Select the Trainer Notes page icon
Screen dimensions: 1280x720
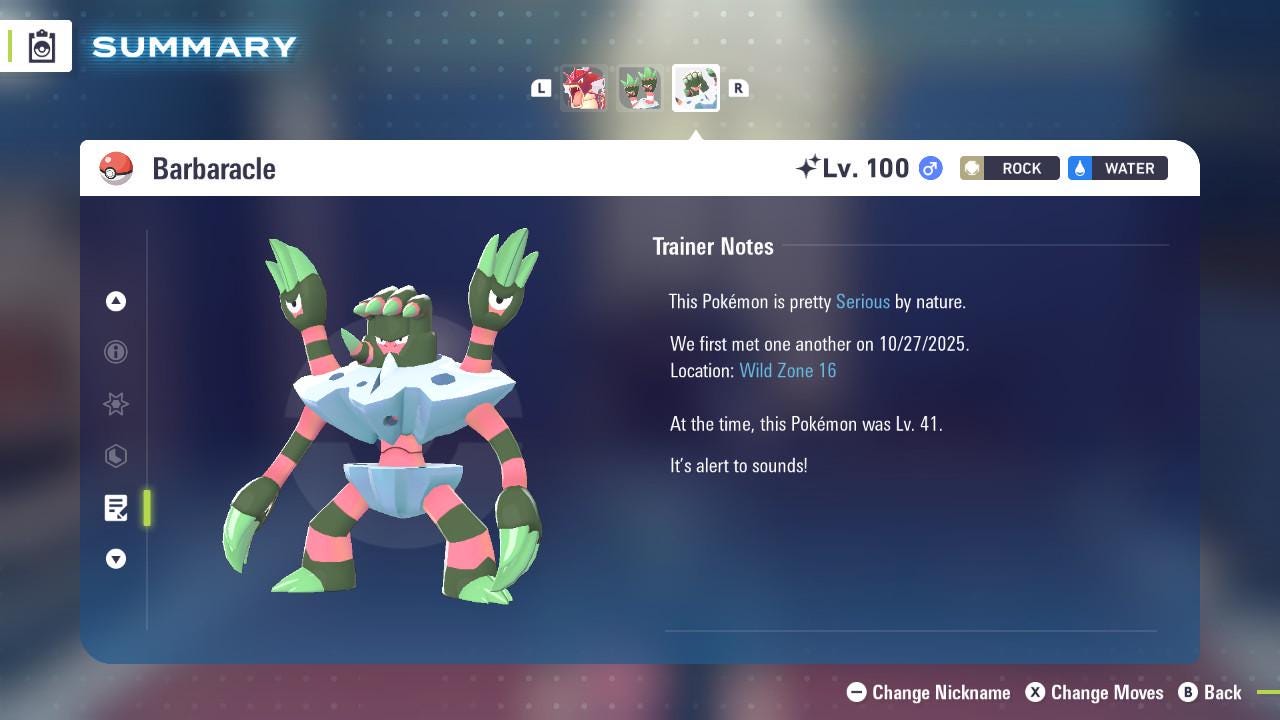[116, 508]
